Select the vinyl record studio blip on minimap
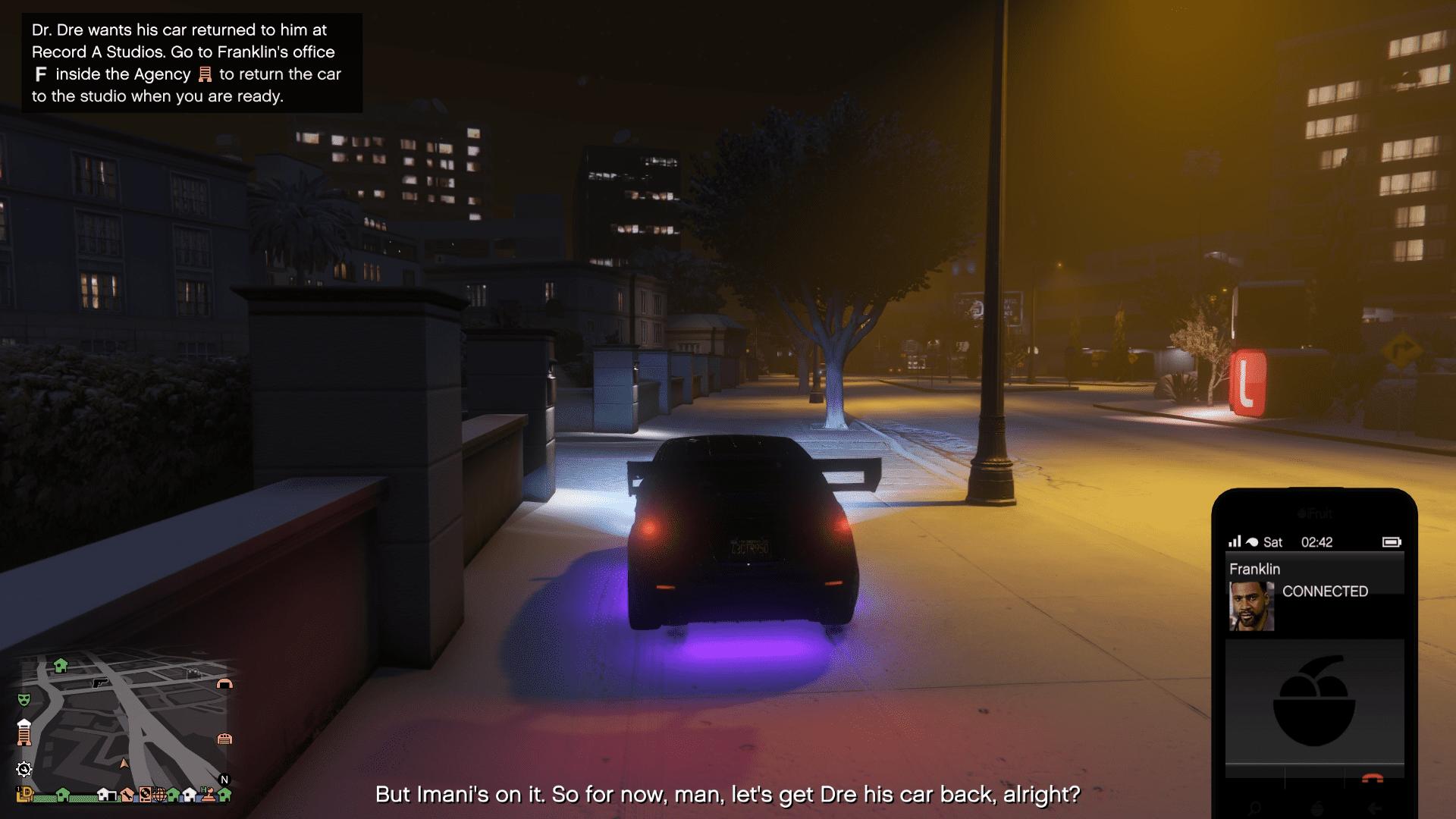 tap(146, 794)
